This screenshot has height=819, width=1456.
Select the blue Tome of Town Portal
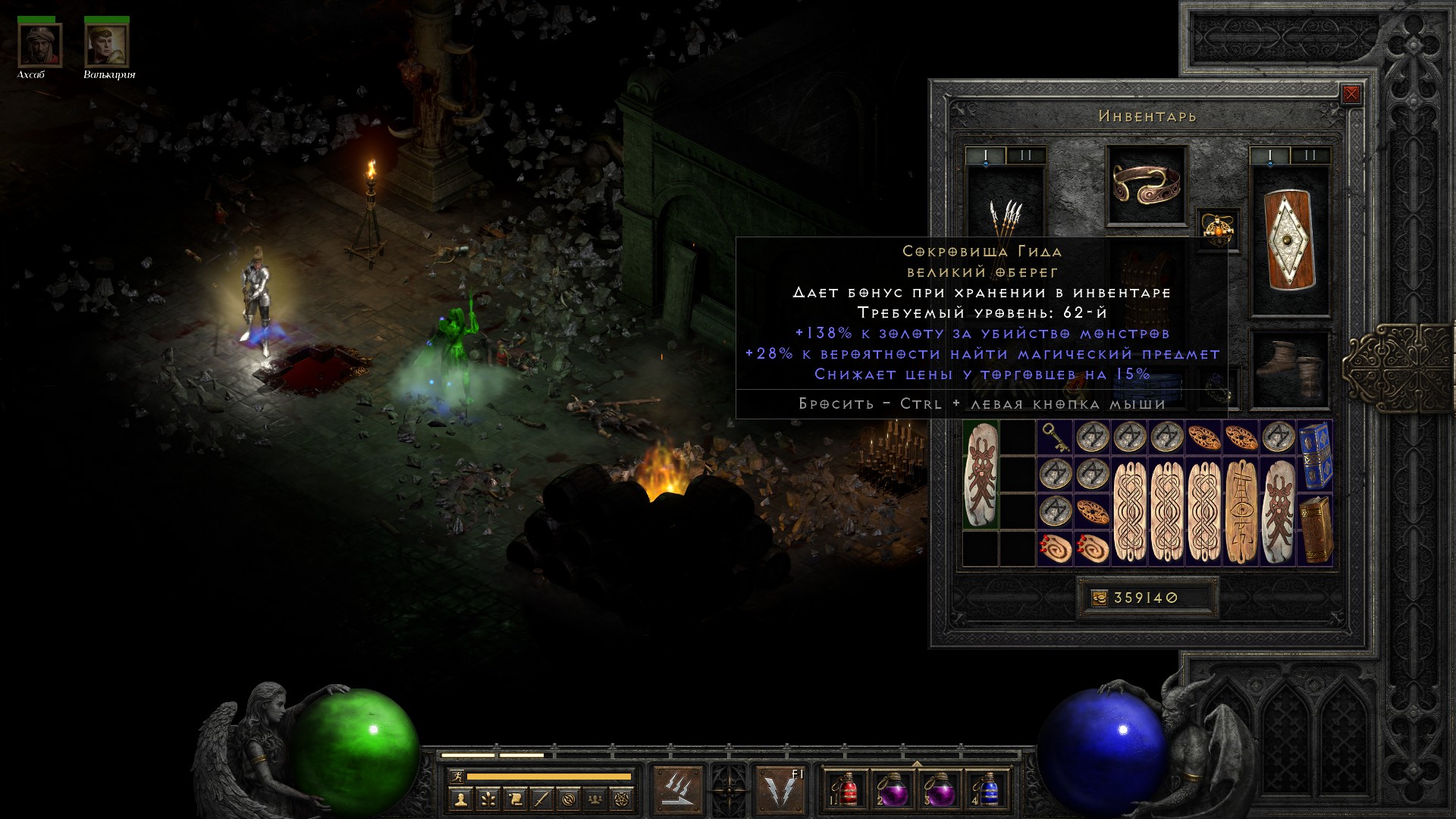[x=1316, y=455]
